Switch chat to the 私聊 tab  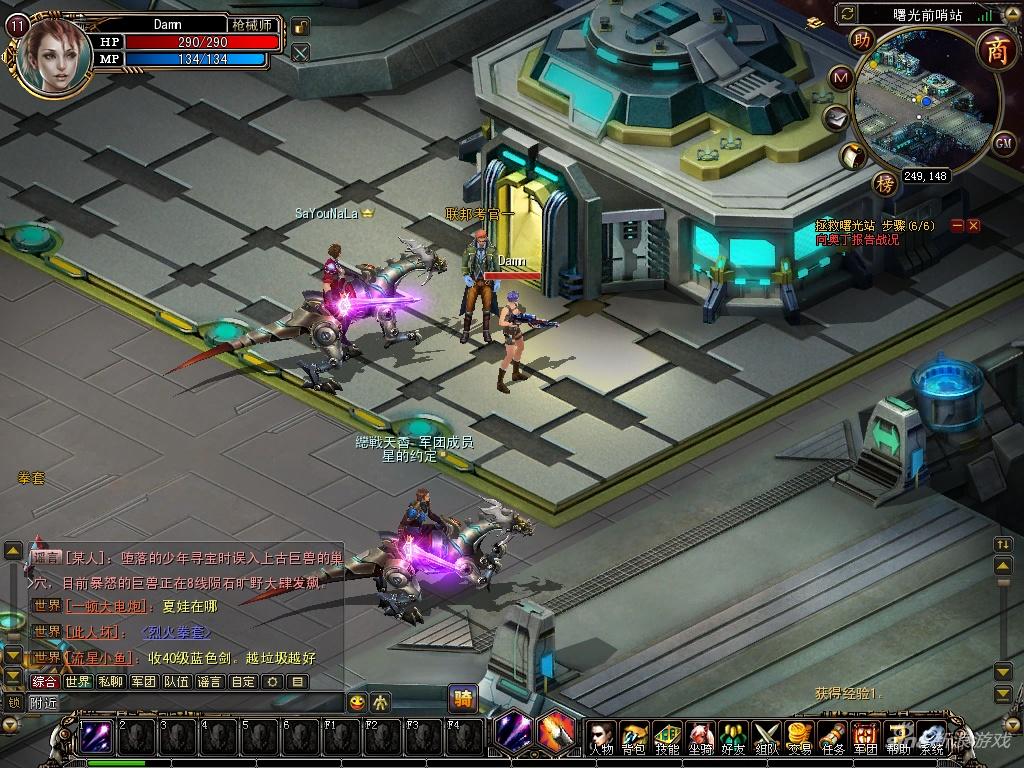coord(111,682)
